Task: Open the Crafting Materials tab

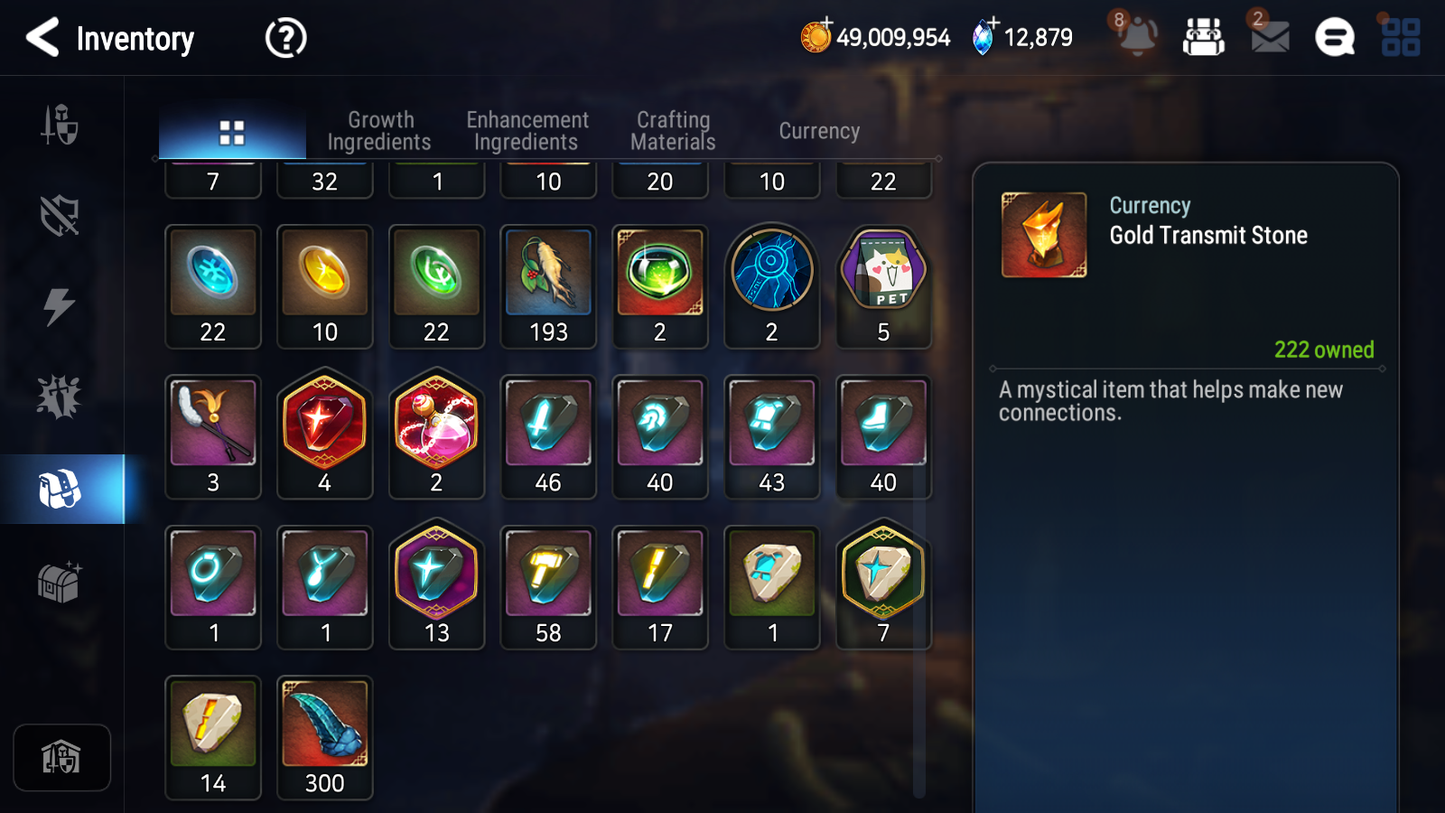Action: click(672, 130)
